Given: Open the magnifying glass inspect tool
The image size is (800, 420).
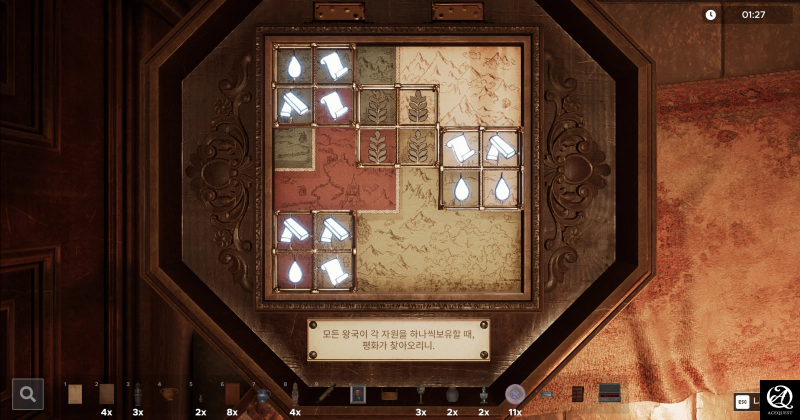Looking at the screenshot, I should coord(28,394).
